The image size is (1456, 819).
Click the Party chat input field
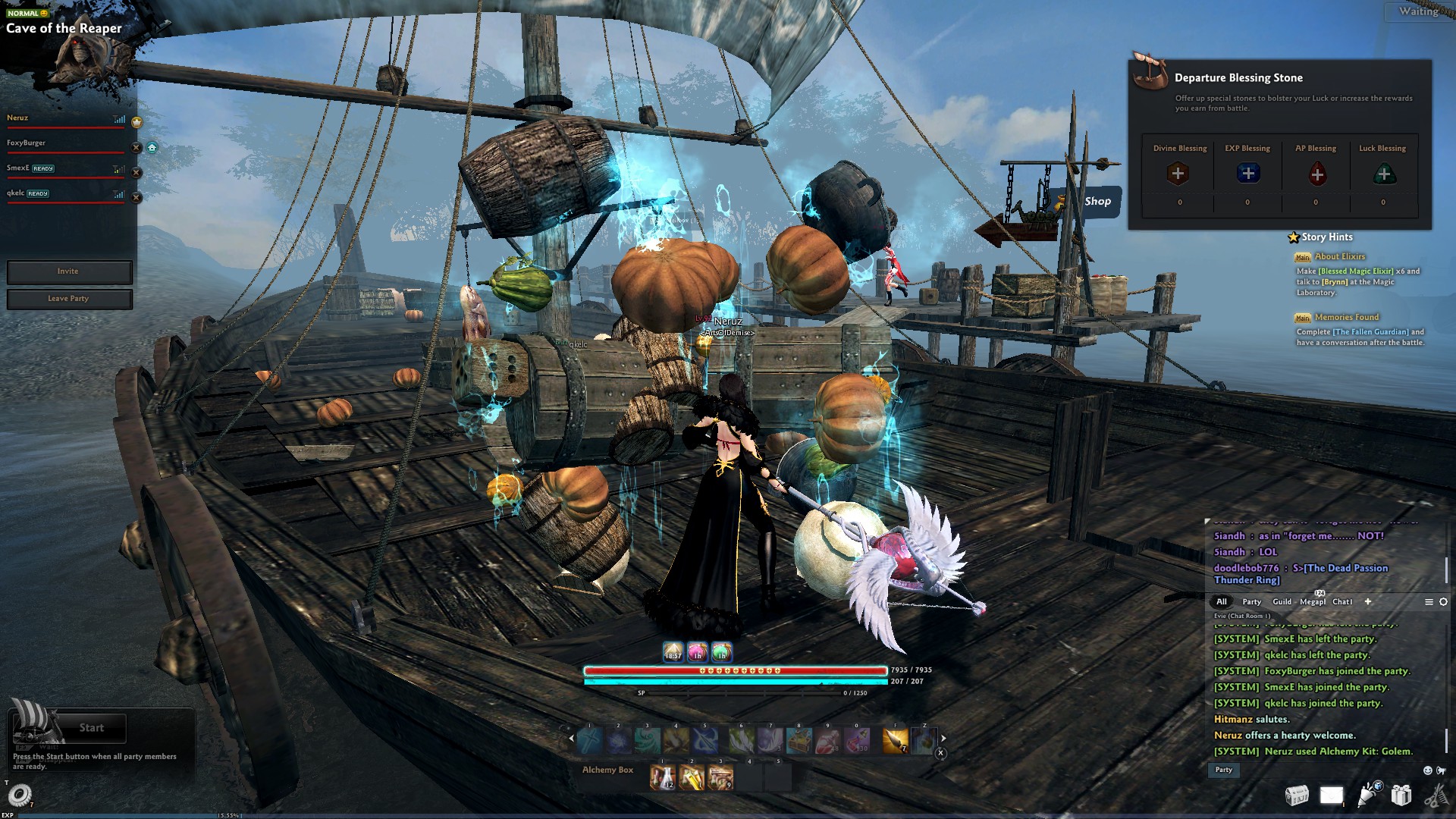[1224, 770]
